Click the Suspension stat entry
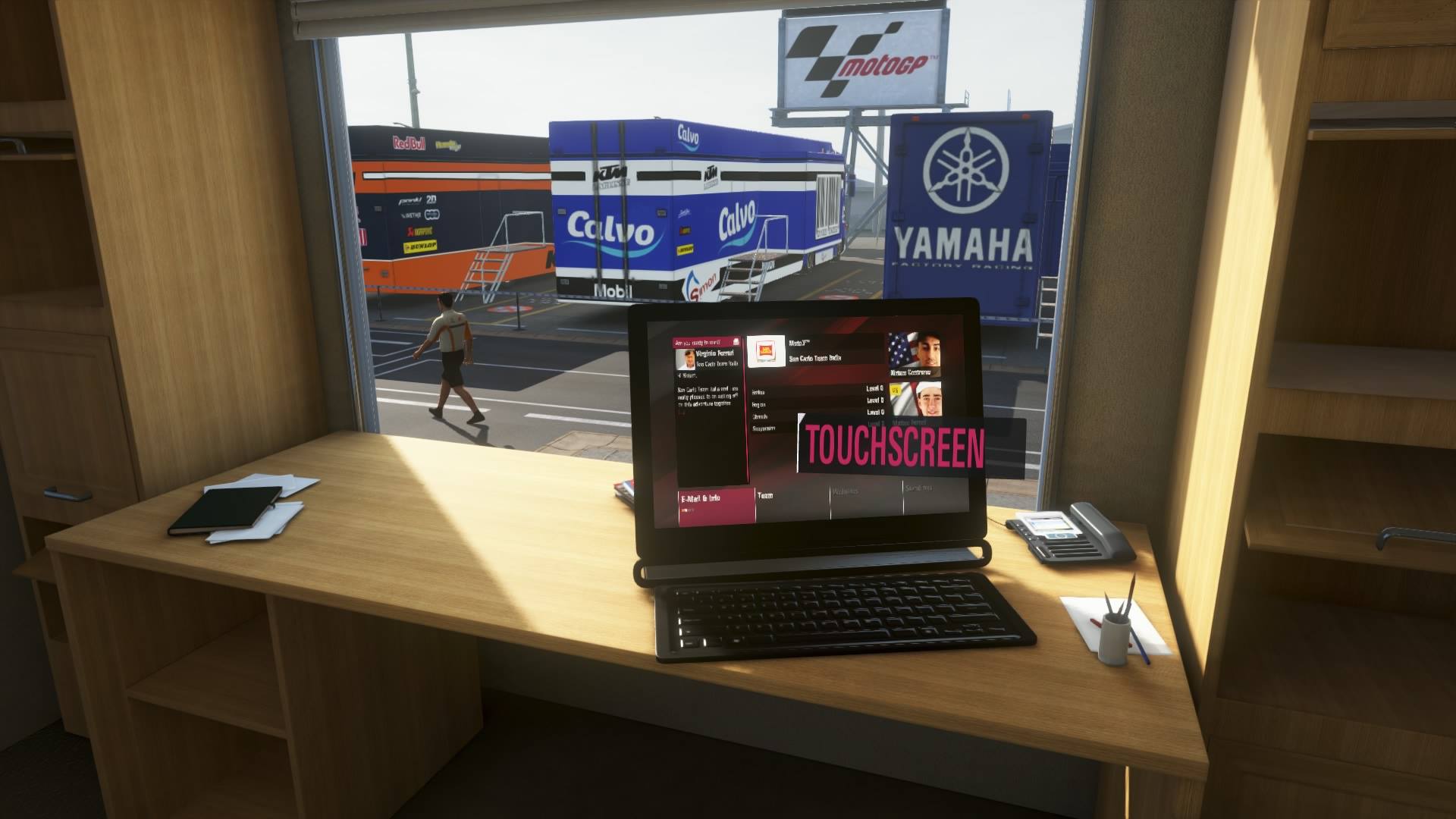1456x819 pixels. pos(764,428)
